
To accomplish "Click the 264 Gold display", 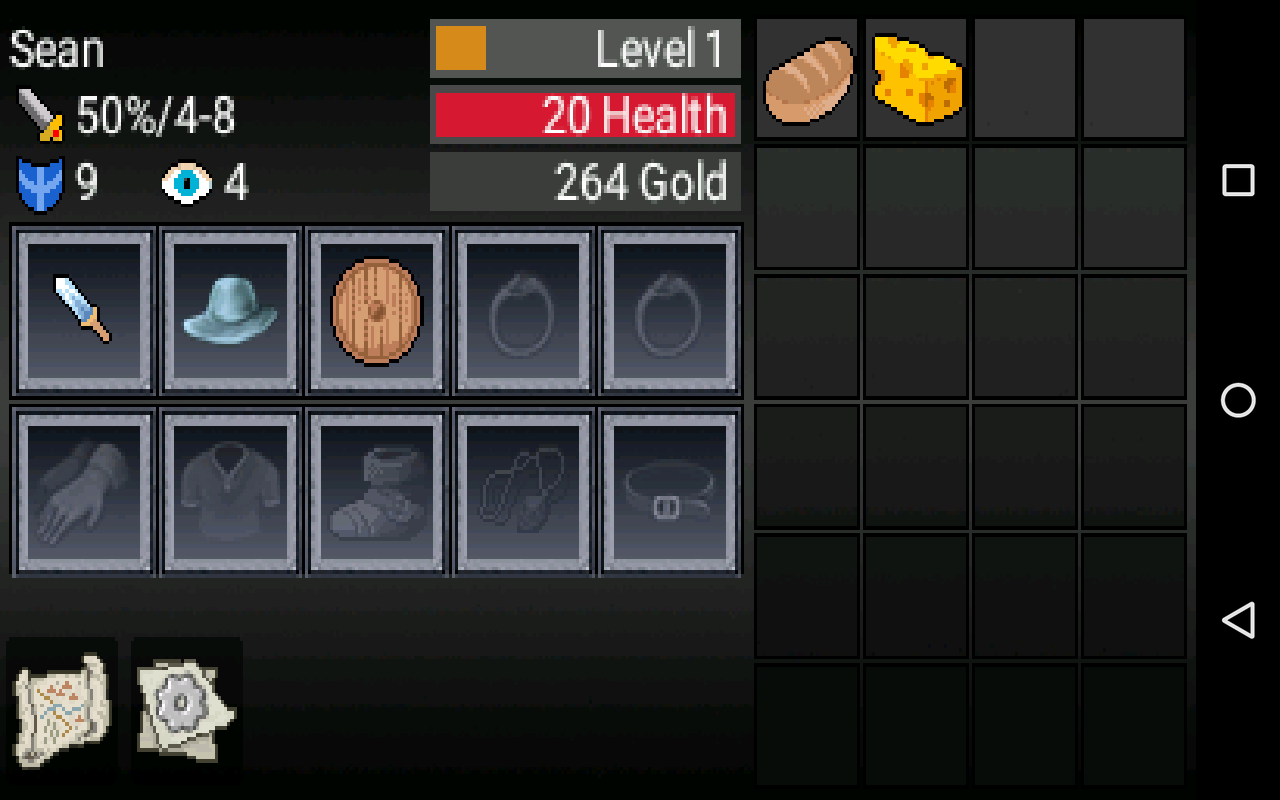I will [x=585, y=180].
